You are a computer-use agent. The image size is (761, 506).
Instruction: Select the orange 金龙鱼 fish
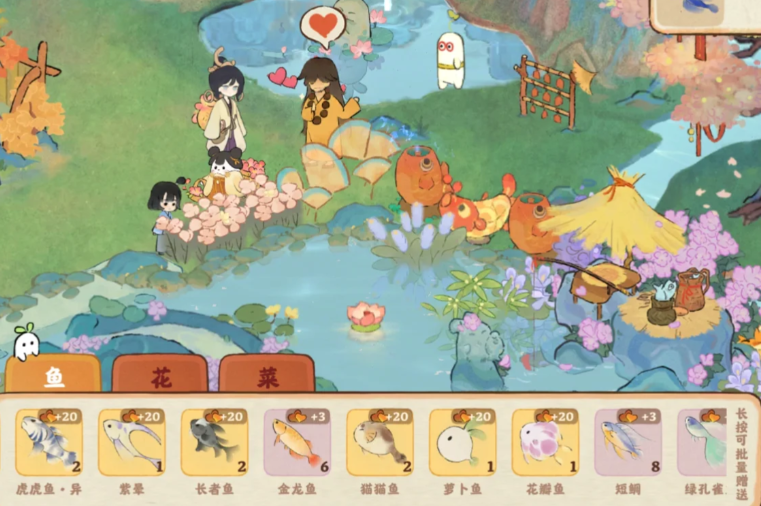[x=297, y=443]
